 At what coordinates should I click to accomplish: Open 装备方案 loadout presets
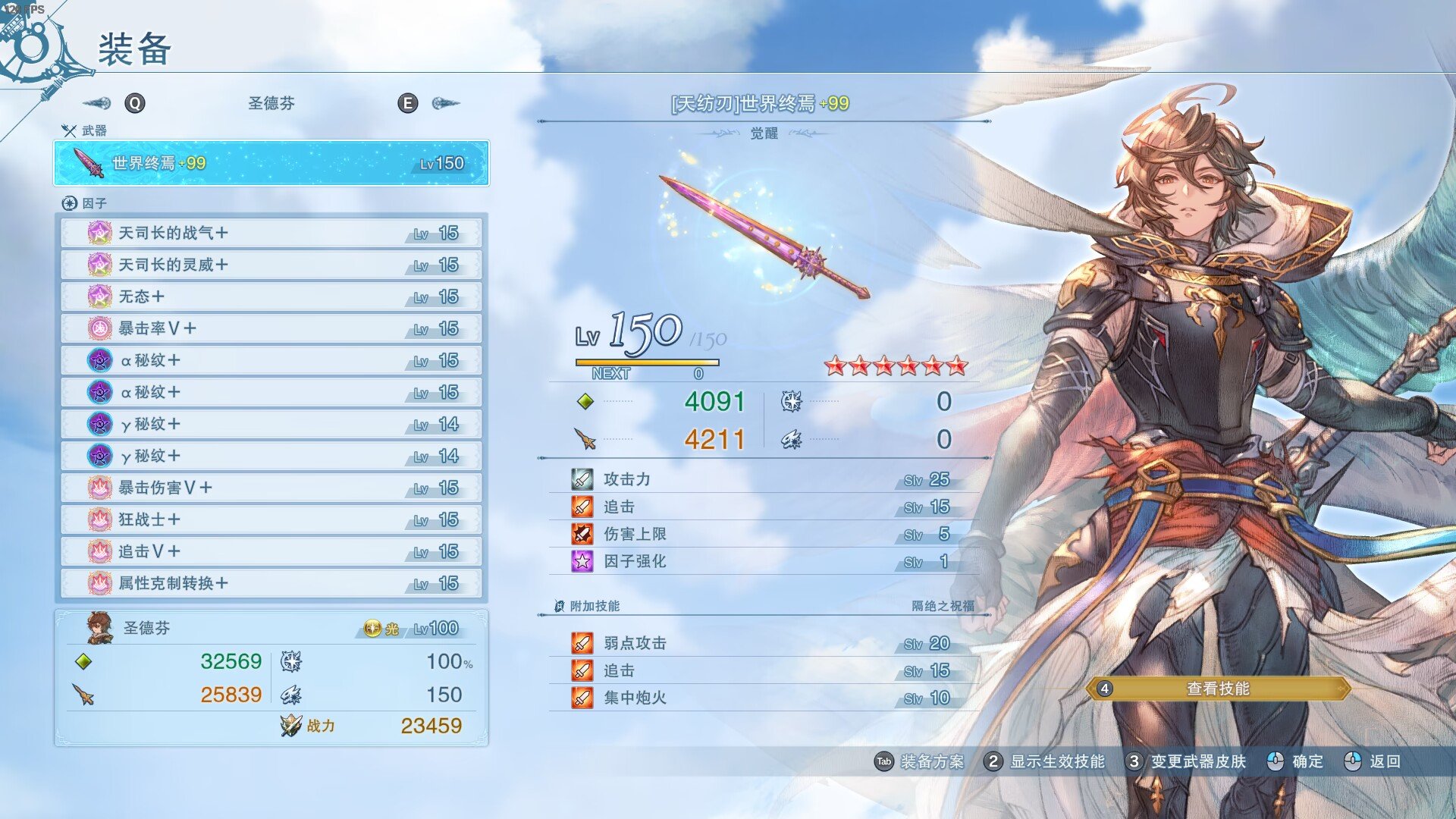pos(920,761)
